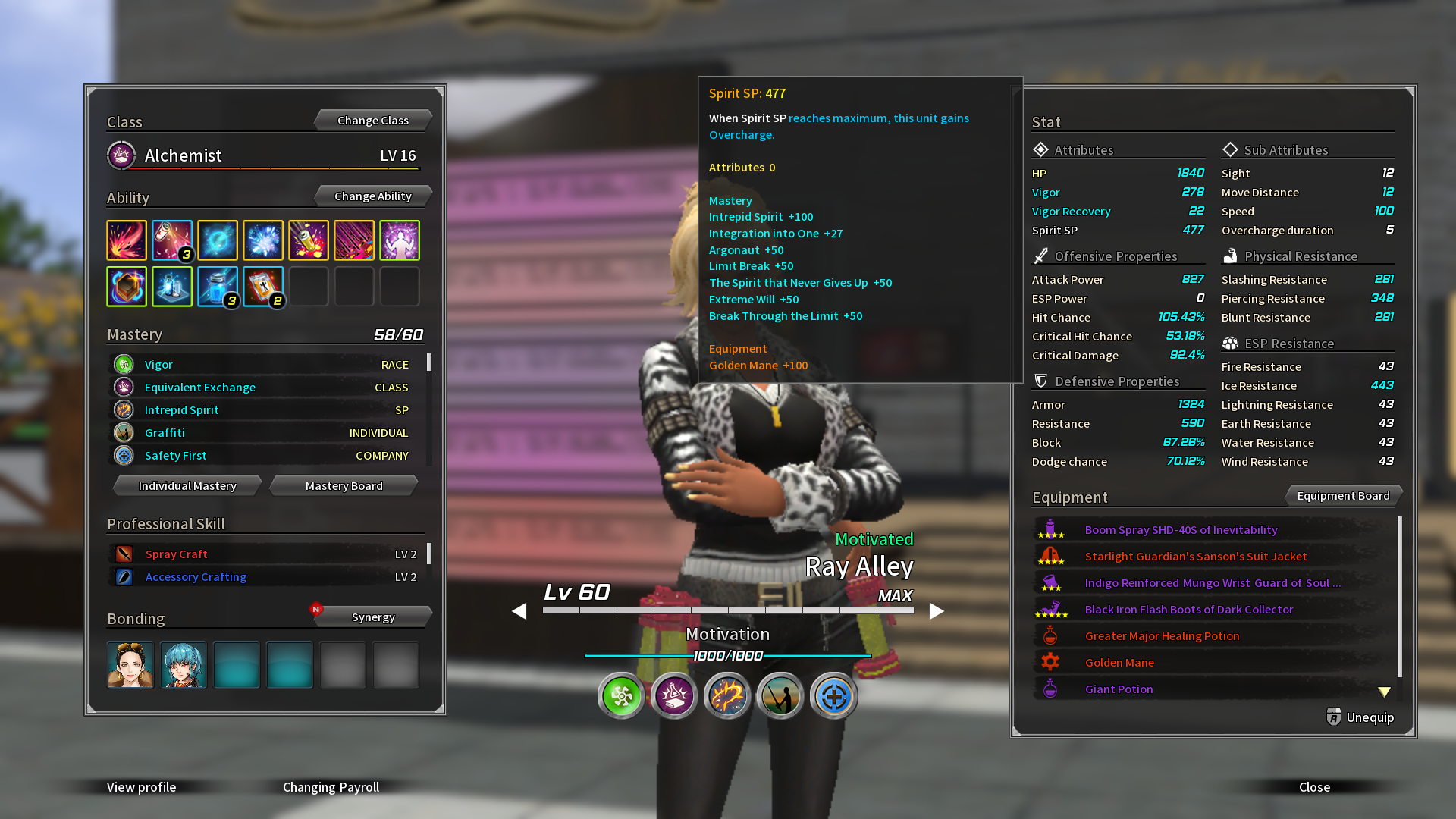
Task: Select the Boom Spray SHD-40S weapon row
Action: click(x=1181, y=530)
